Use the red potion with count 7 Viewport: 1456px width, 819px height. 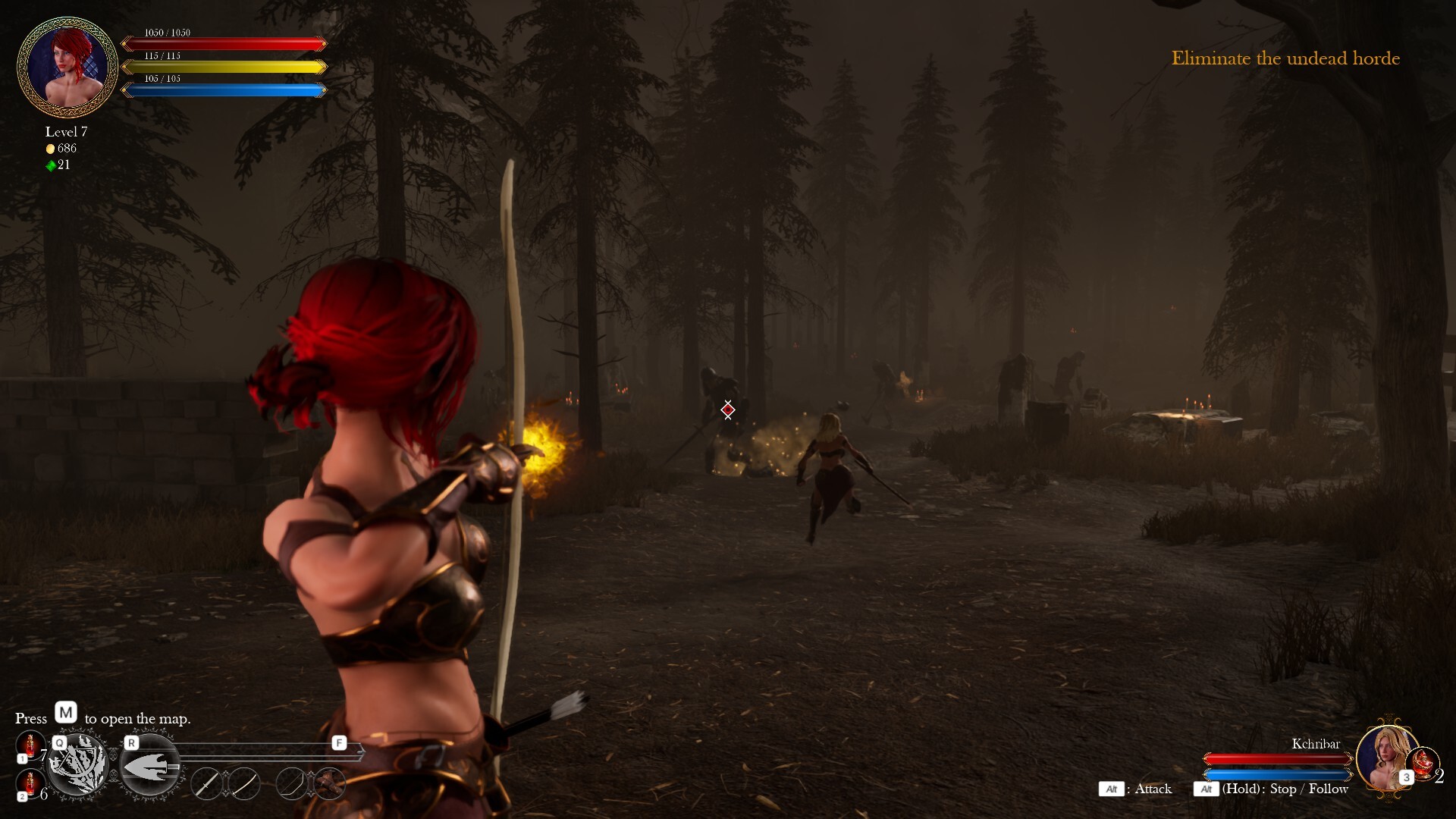click(30, 746)
